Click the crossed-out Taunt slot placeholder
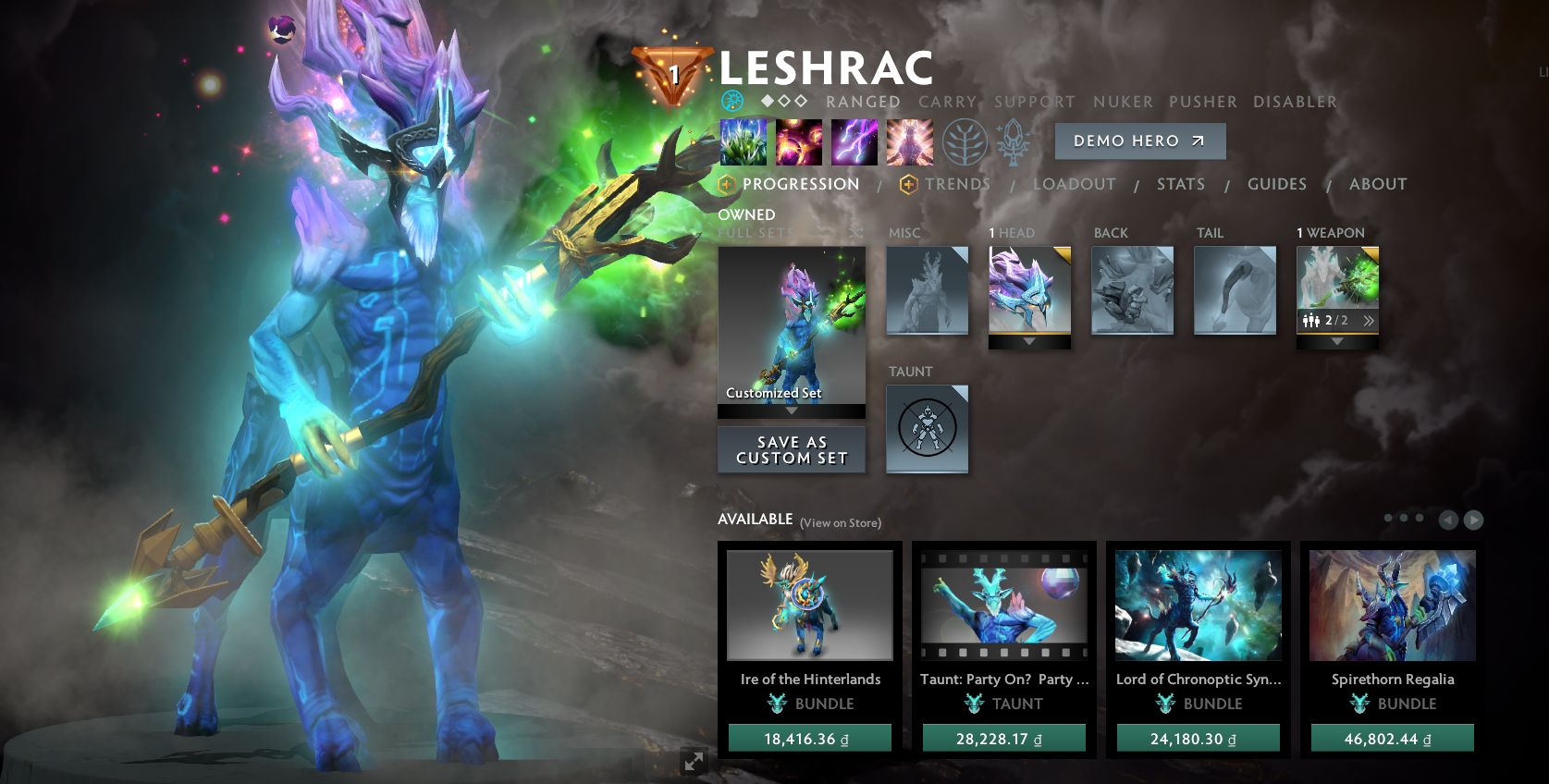Viewport: 1549px width, 784px height. coord(927,428)
